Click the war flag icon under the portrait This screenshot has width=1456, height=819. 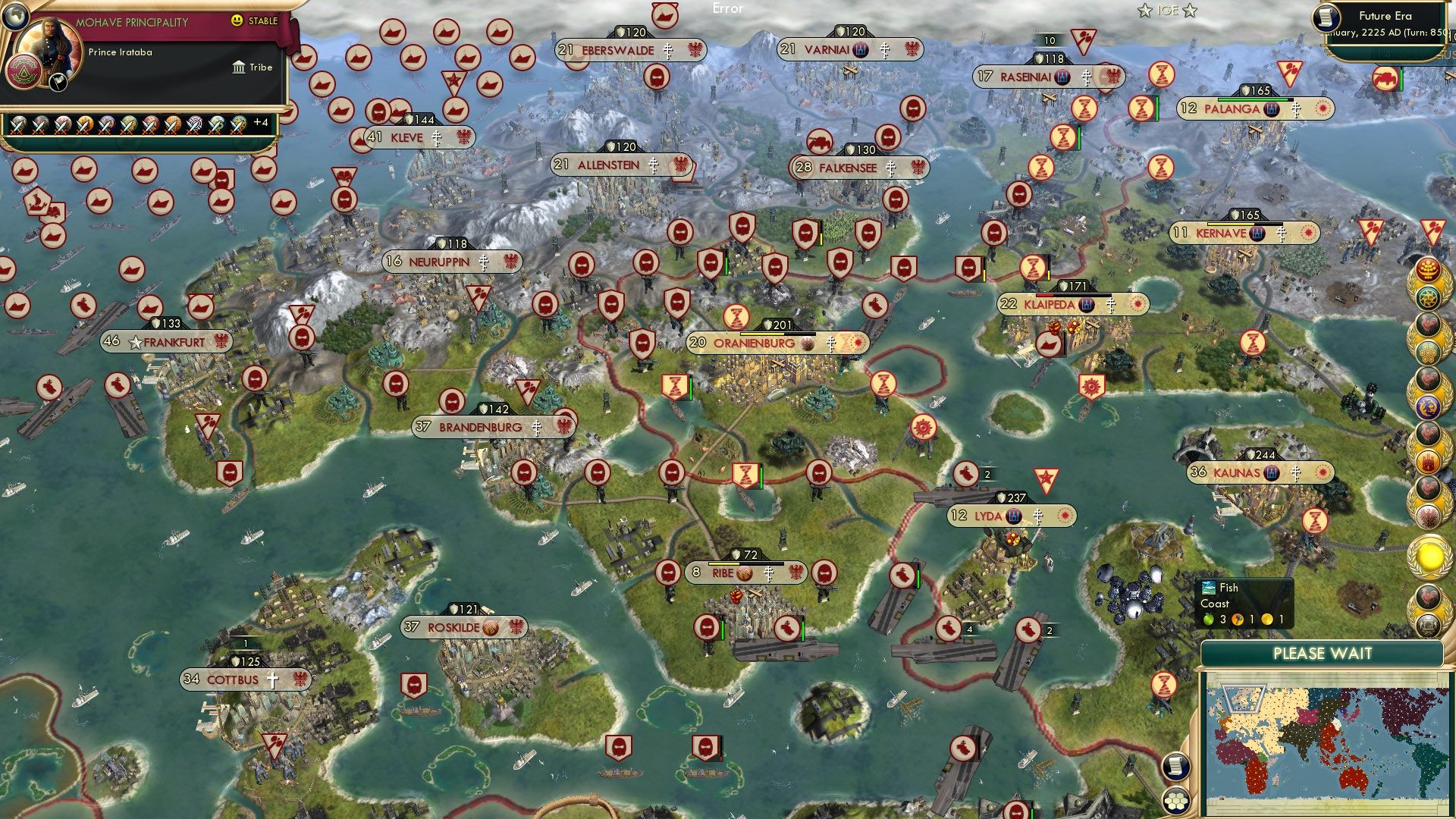[57, 83]
